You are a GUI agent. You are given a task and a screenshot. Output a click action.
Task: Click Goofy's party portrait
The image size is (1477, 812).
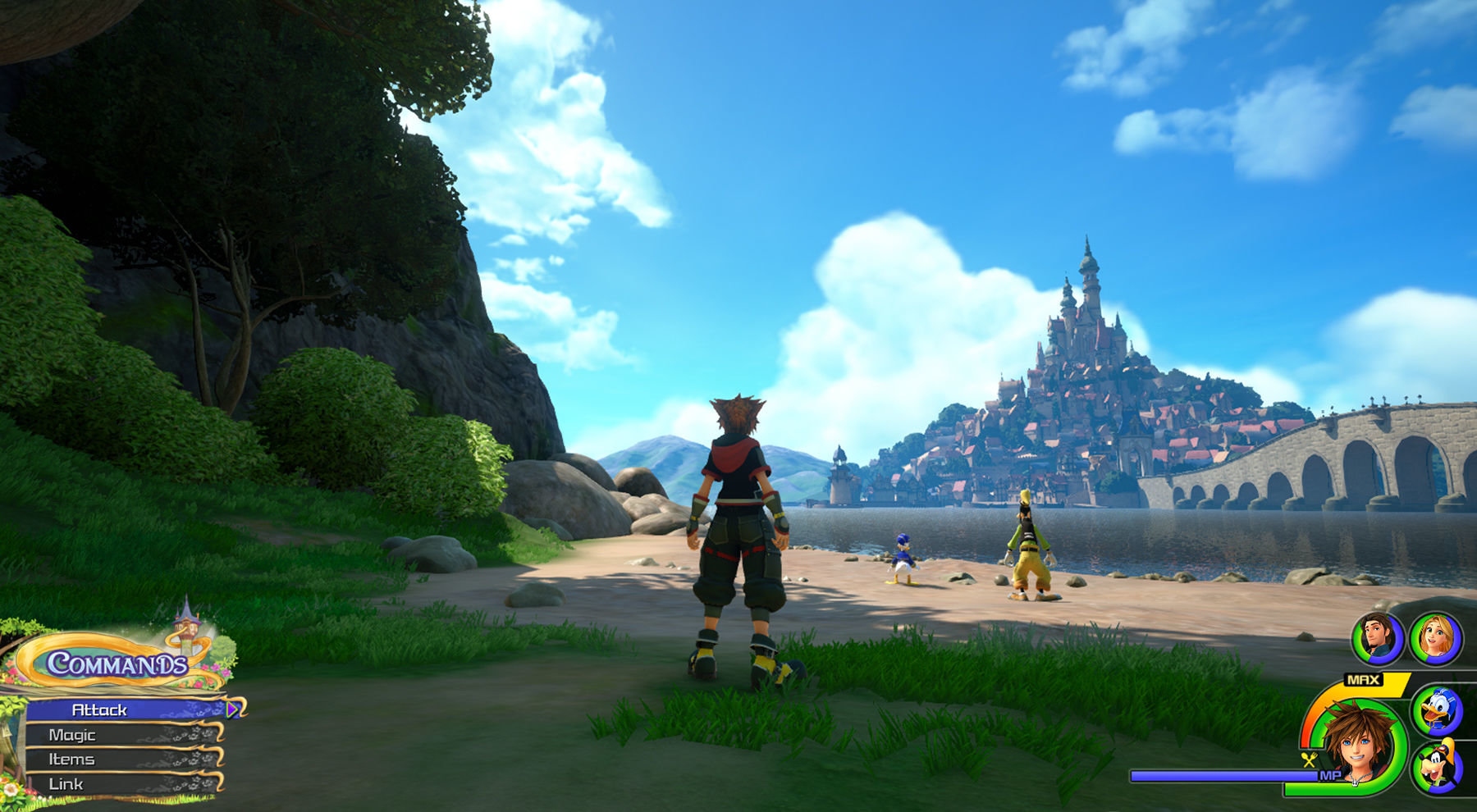coord(1437,767)
